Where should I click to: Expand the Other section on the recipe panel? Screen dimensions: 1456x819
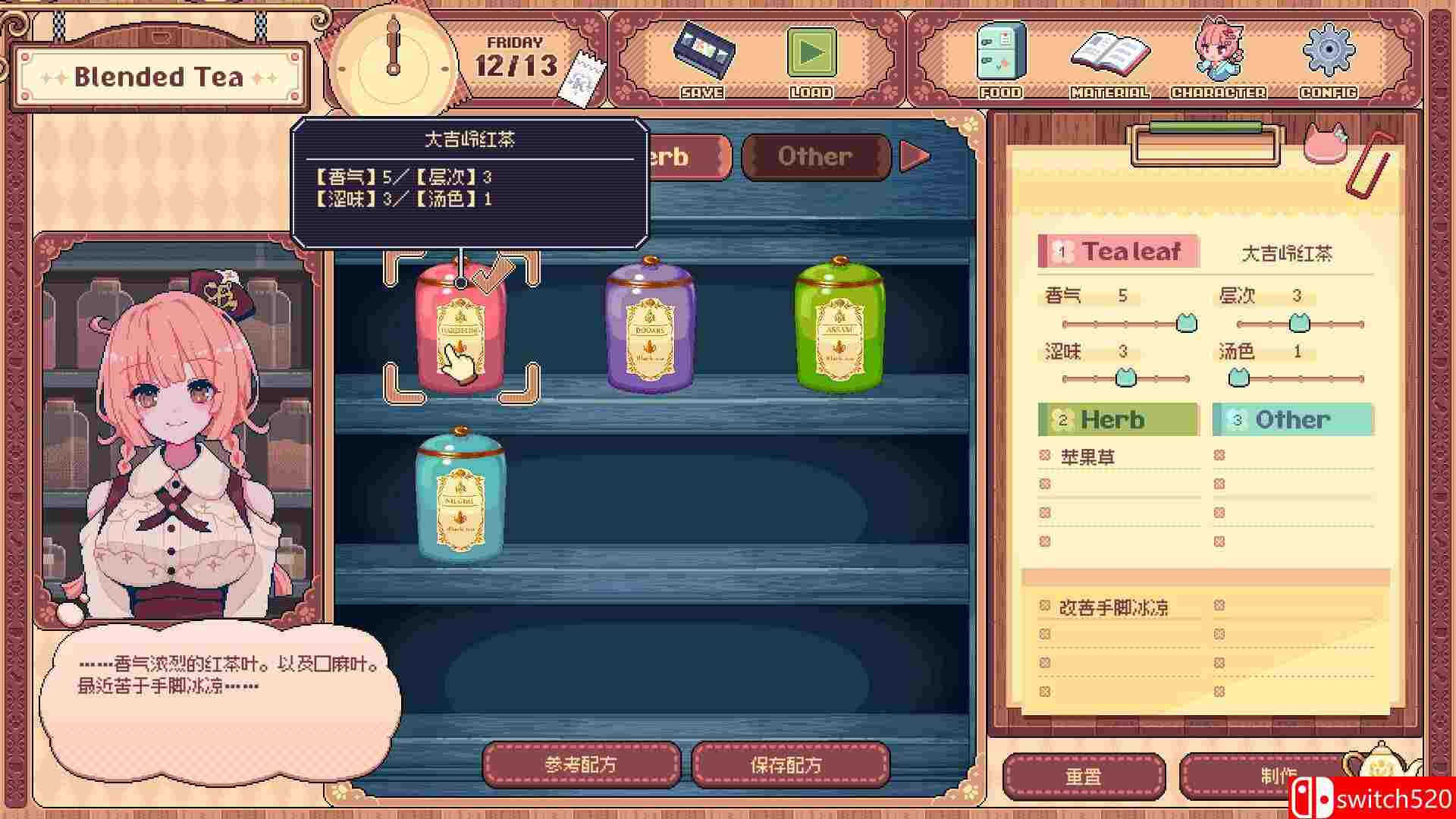click(x=1293, y=419)
